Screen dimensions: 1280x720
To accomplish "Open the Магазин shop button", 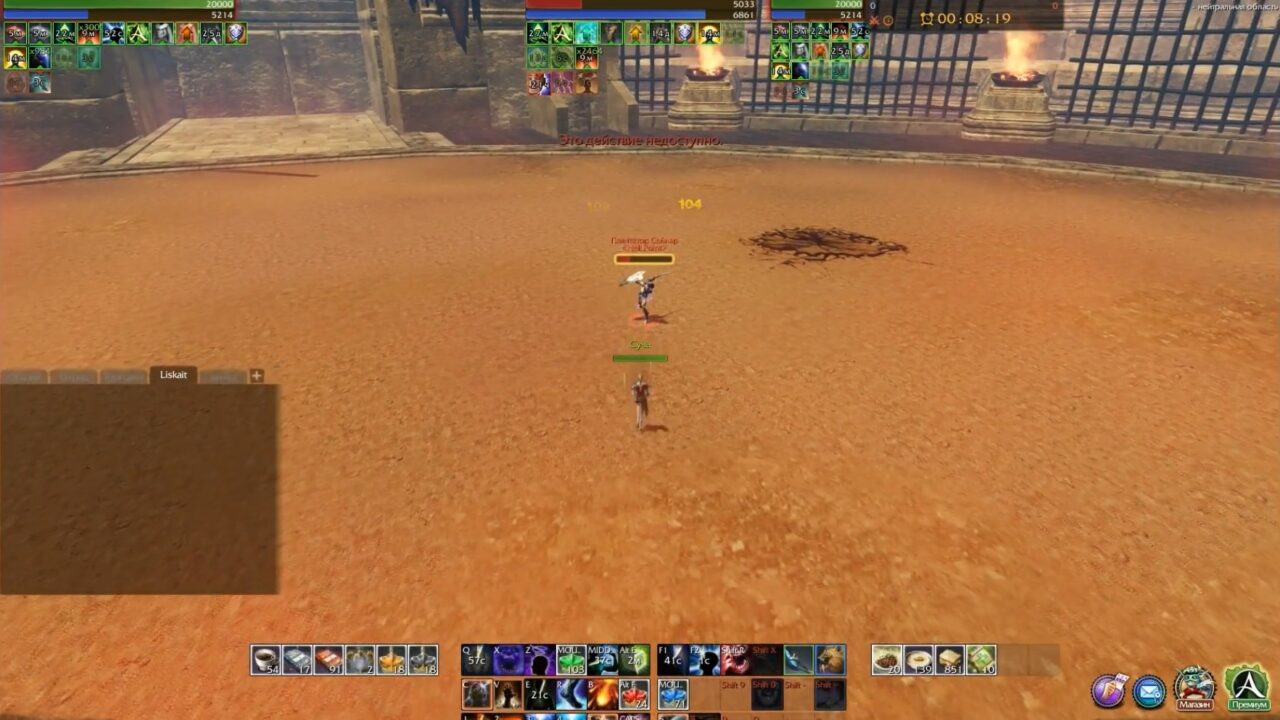I will click(1196, 704).
